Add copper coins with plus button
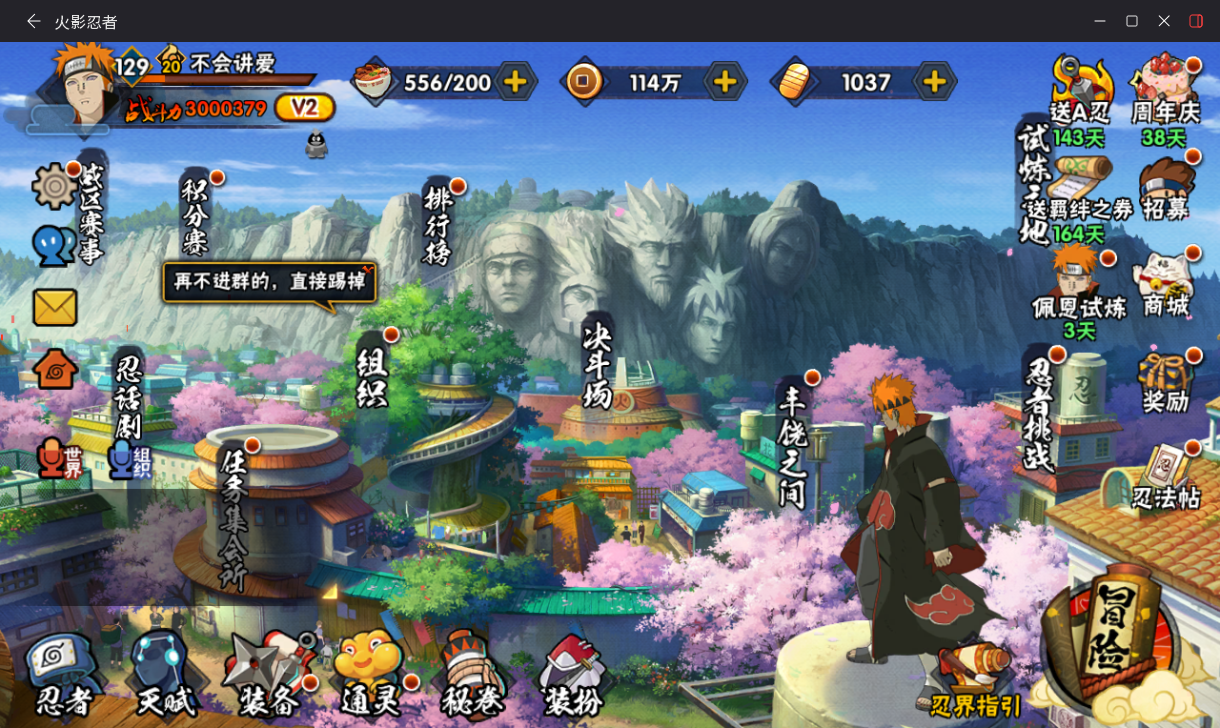 pyautogui.click(x=725, y=82)
